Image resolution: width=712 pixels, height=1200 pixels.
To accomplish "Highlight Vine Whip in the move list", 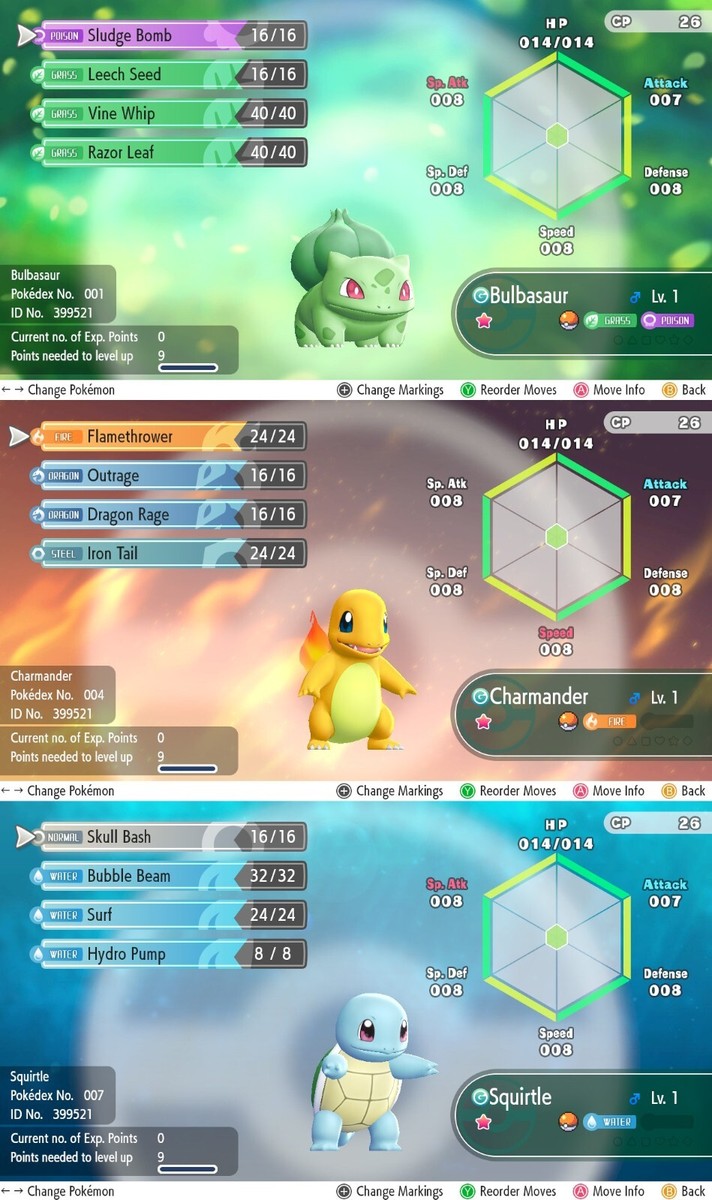I will pos(170,113).
